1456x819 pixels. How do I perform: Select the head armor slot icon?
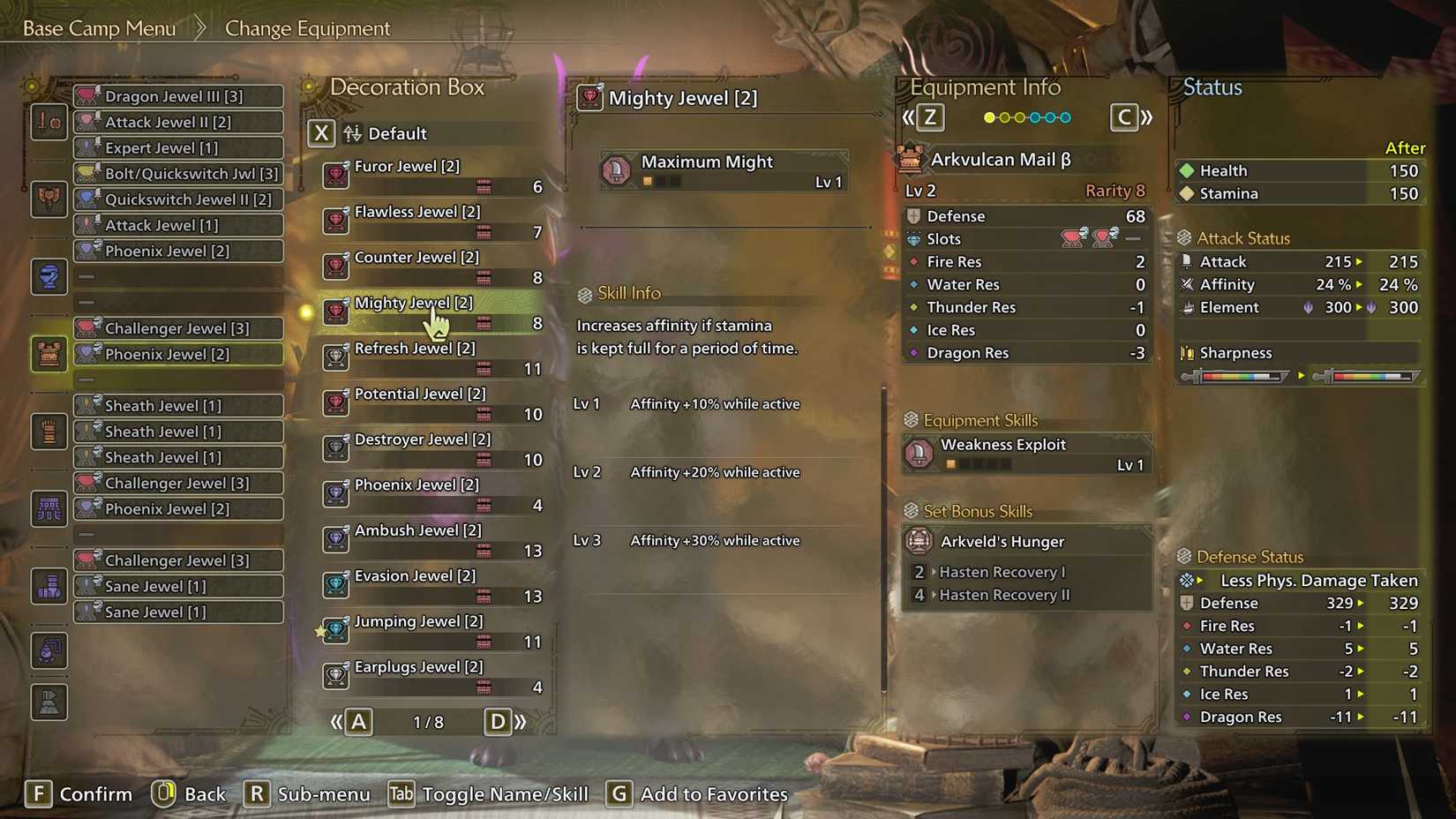pyautogui.click(x=49, y=199)
